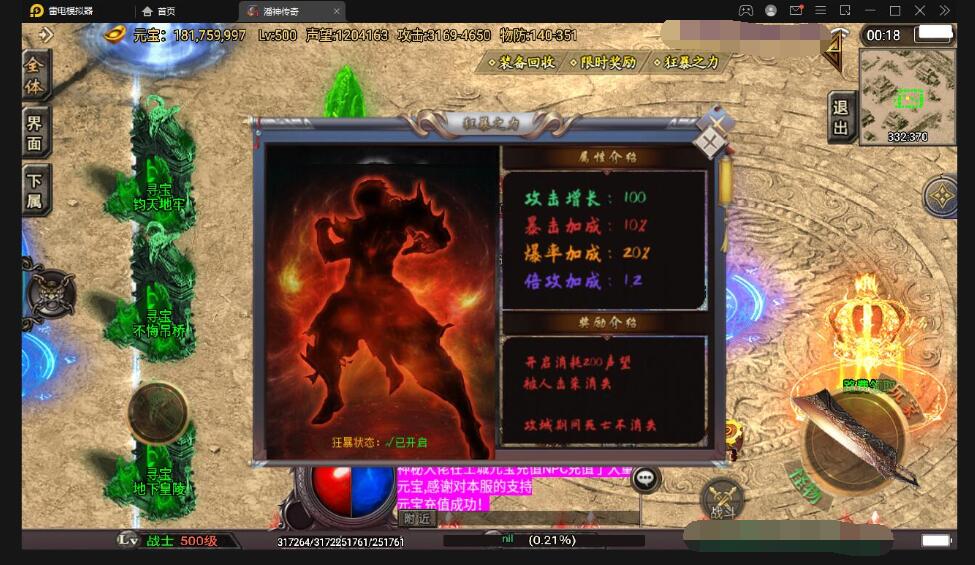975x565 pixels.
Task: Switch to the 首页 emulator tab
Action: (x=160, y=11)
